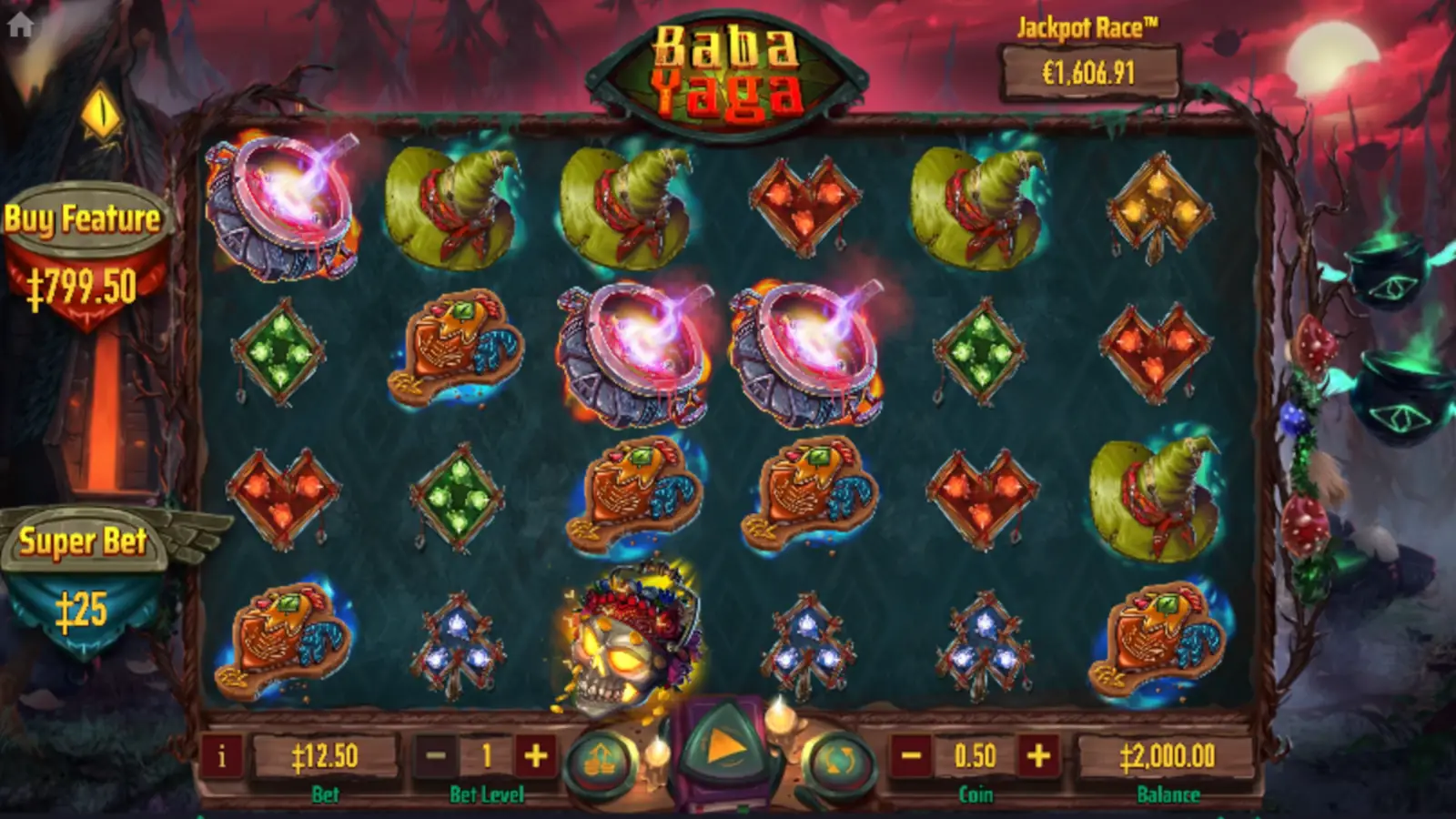Return to lobby with the home icon
This screenshot has width=1456, height=819.
click(20, 25)
